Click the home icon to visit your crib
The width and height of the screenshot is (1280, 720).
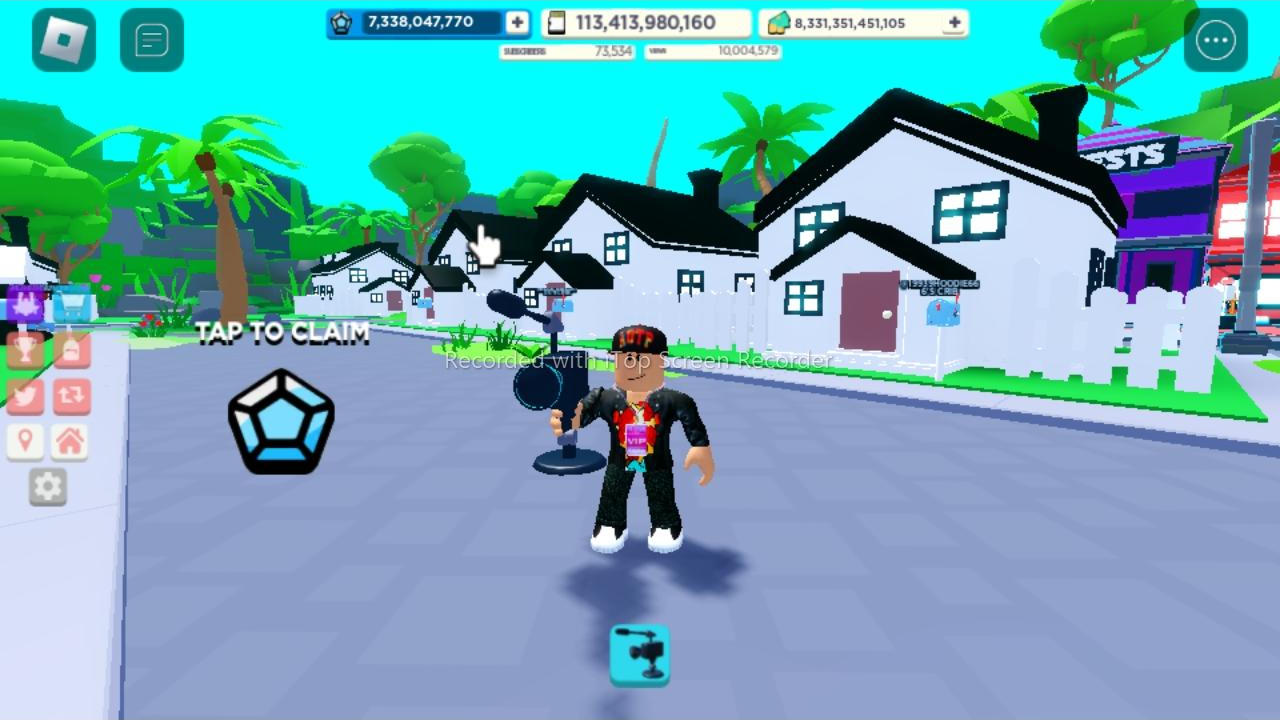(70, 440)
